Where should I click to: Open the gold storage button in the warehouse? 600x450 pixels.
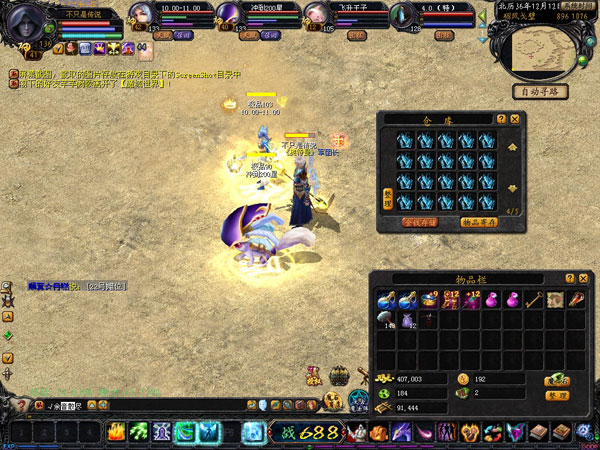(421, 222)
